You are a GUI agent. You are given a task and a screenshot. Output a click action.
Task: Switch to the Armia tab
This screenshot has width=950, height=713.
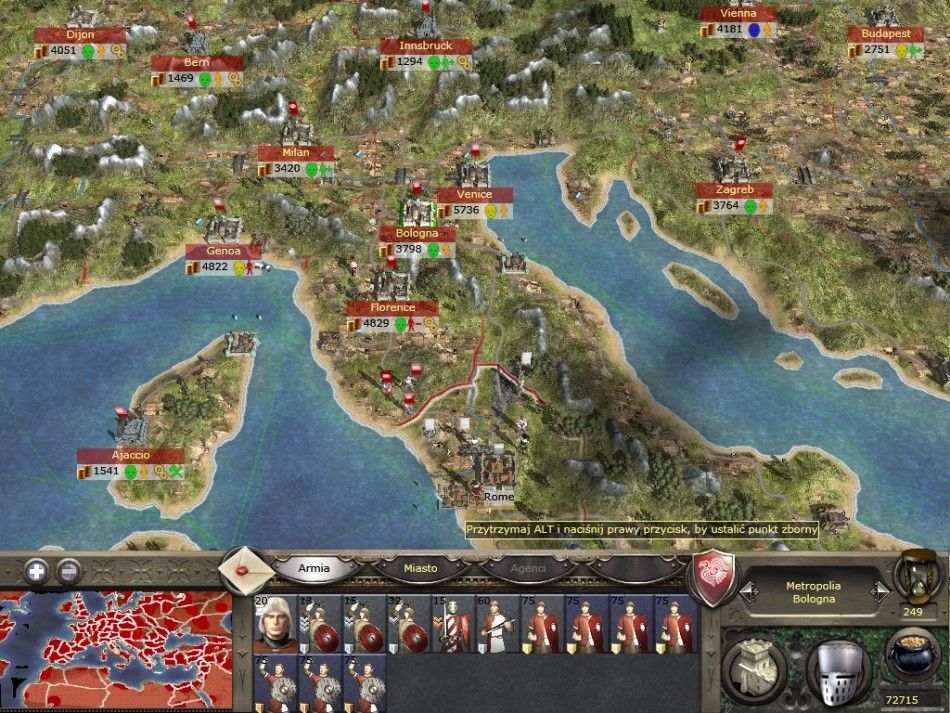click(x=314, y=568)
